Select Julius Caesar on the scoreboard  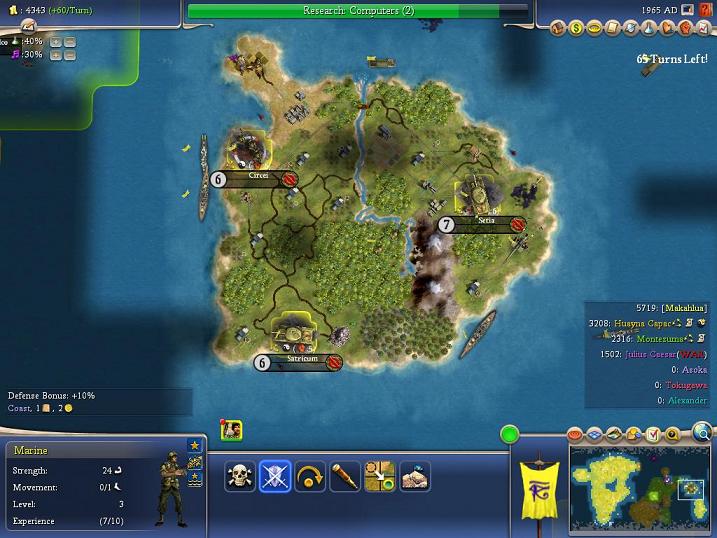pos(652,354)
